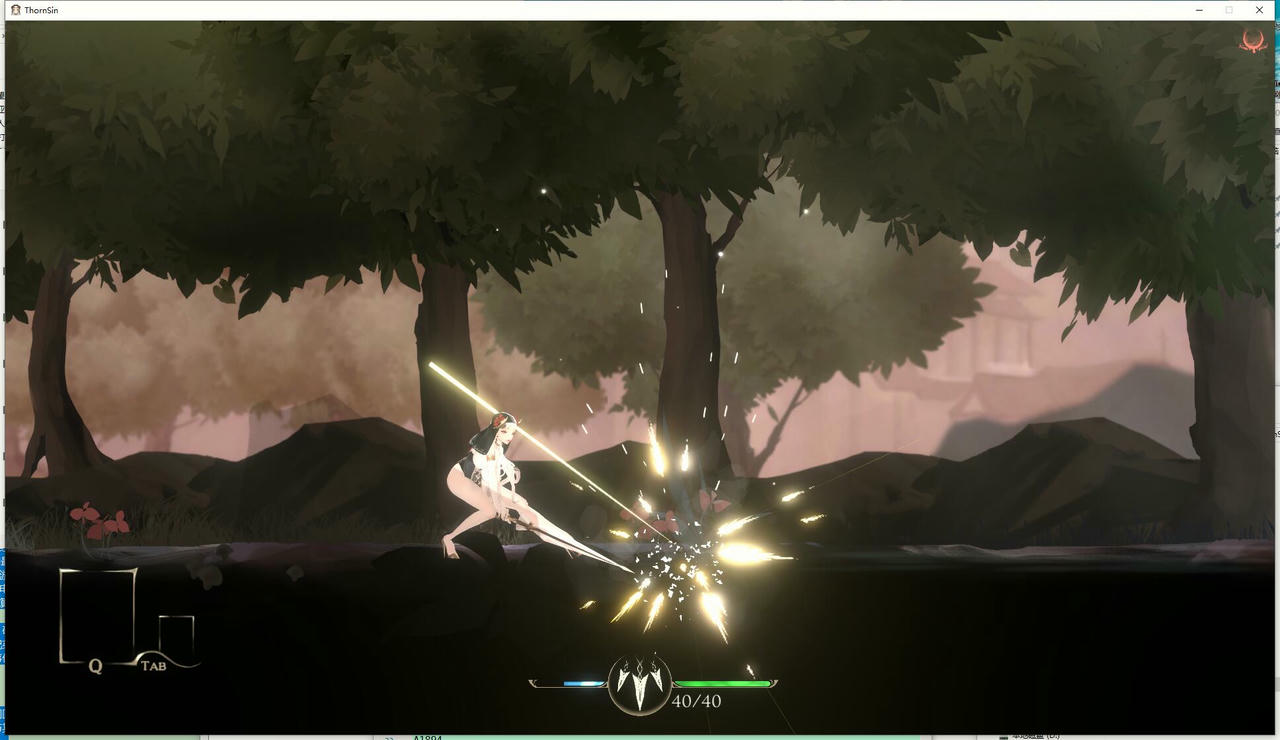Maximize the ThornSin window
The height and width of the screenshot is (740, 1280).
point(1228,10)
